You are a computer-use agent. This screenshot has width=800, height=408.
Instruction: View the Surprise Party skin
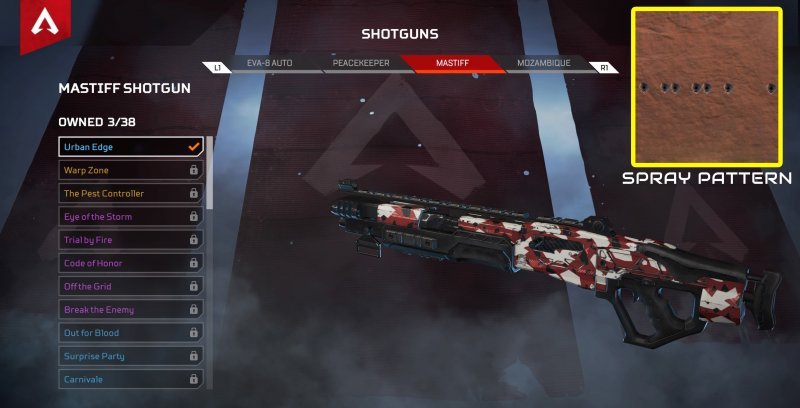(x=131, y=356)
